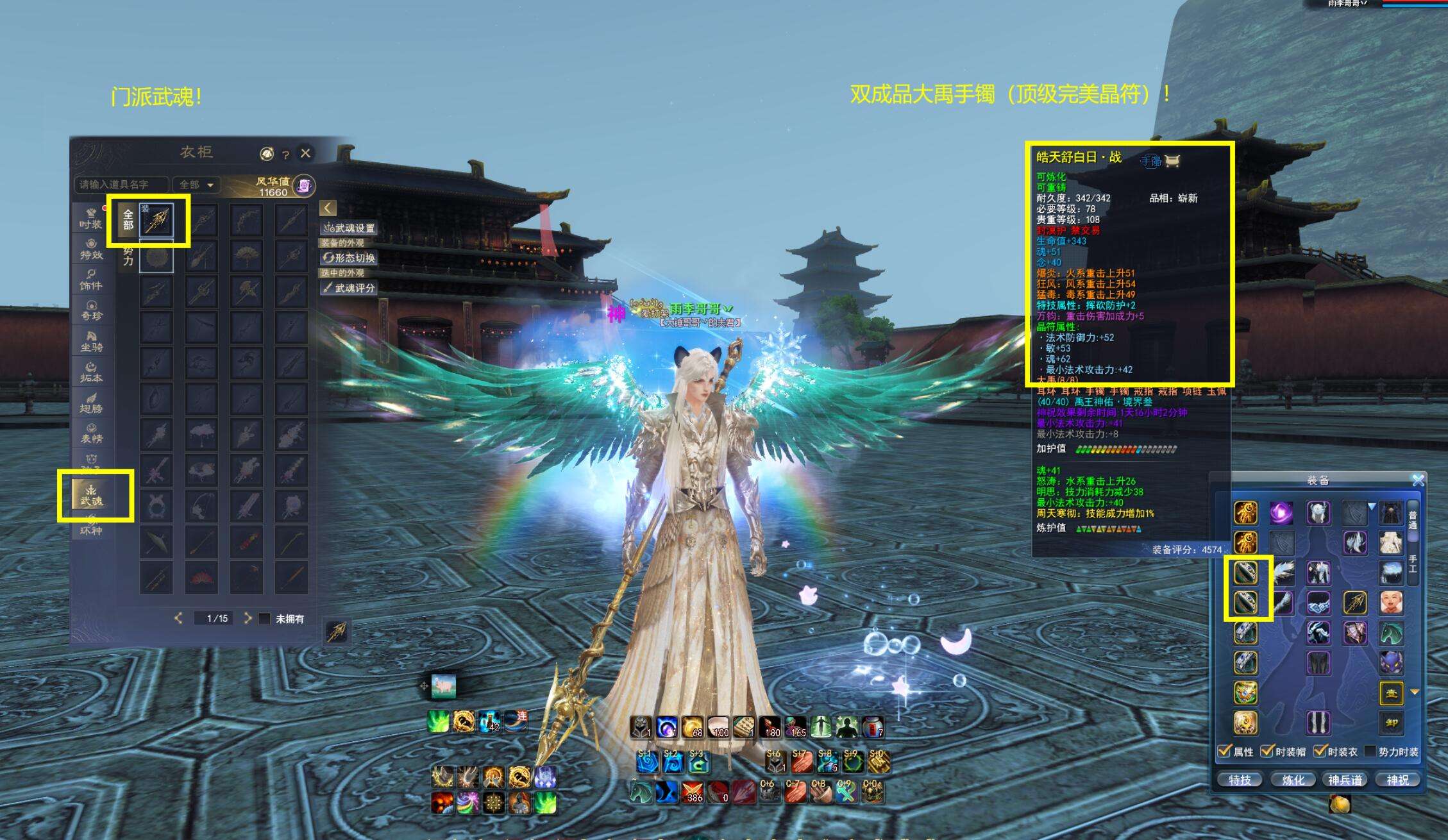Open the 武魂评分 rating button
The image size is (1448, 840).
click(x=349, y=288)
